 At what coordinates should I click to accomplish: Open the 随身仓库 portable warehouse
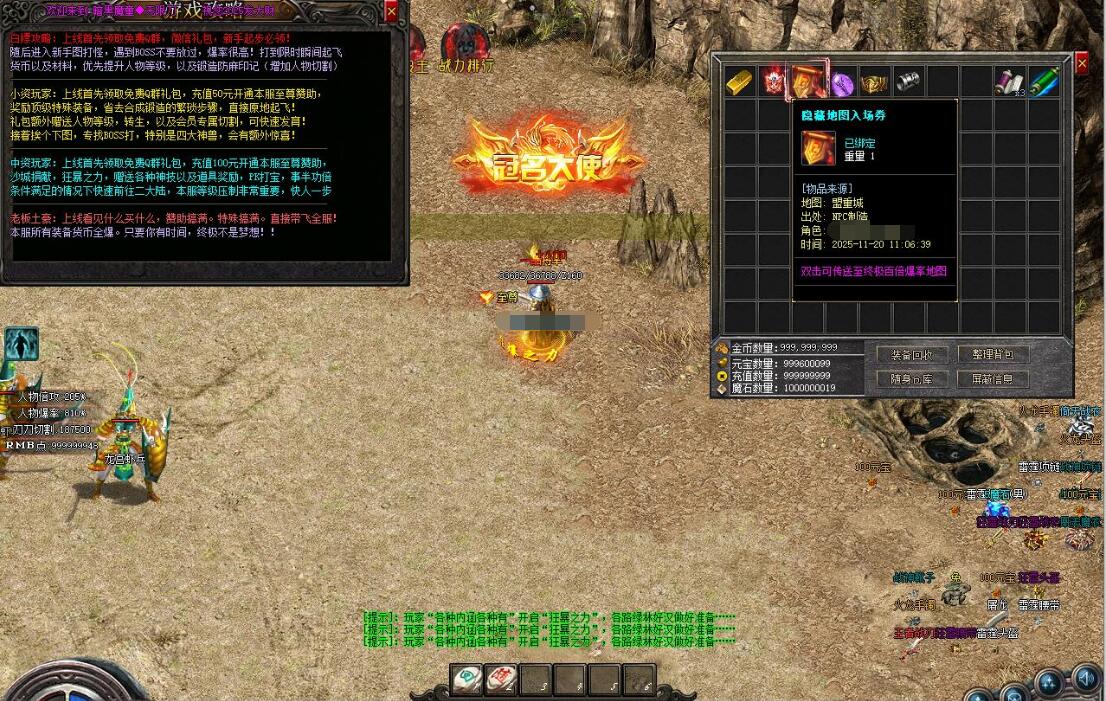point(911,379)
